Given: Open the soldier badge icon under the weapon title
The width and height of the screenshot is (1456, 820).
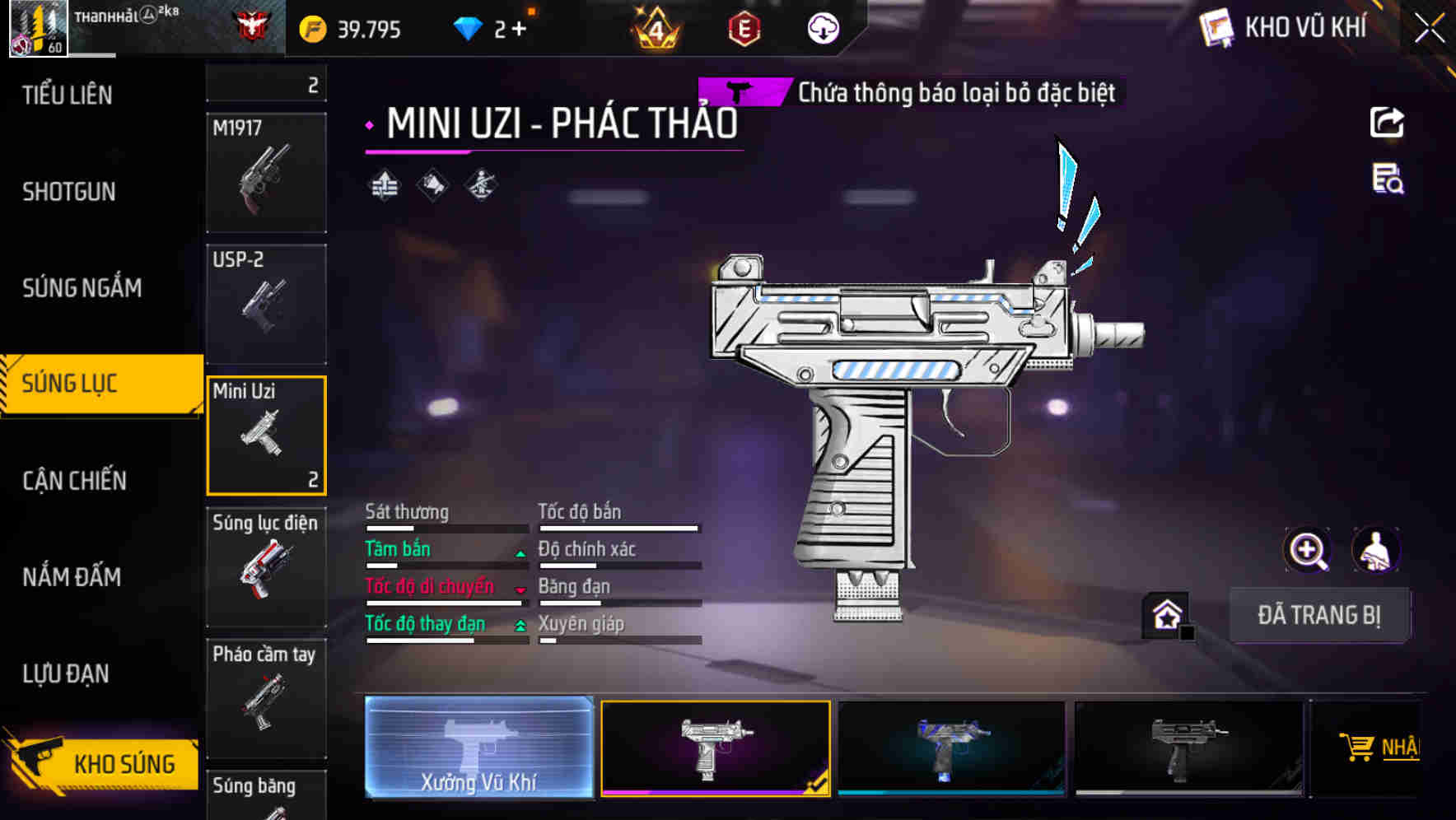Looking at the screenshot, I should (481, 184).
